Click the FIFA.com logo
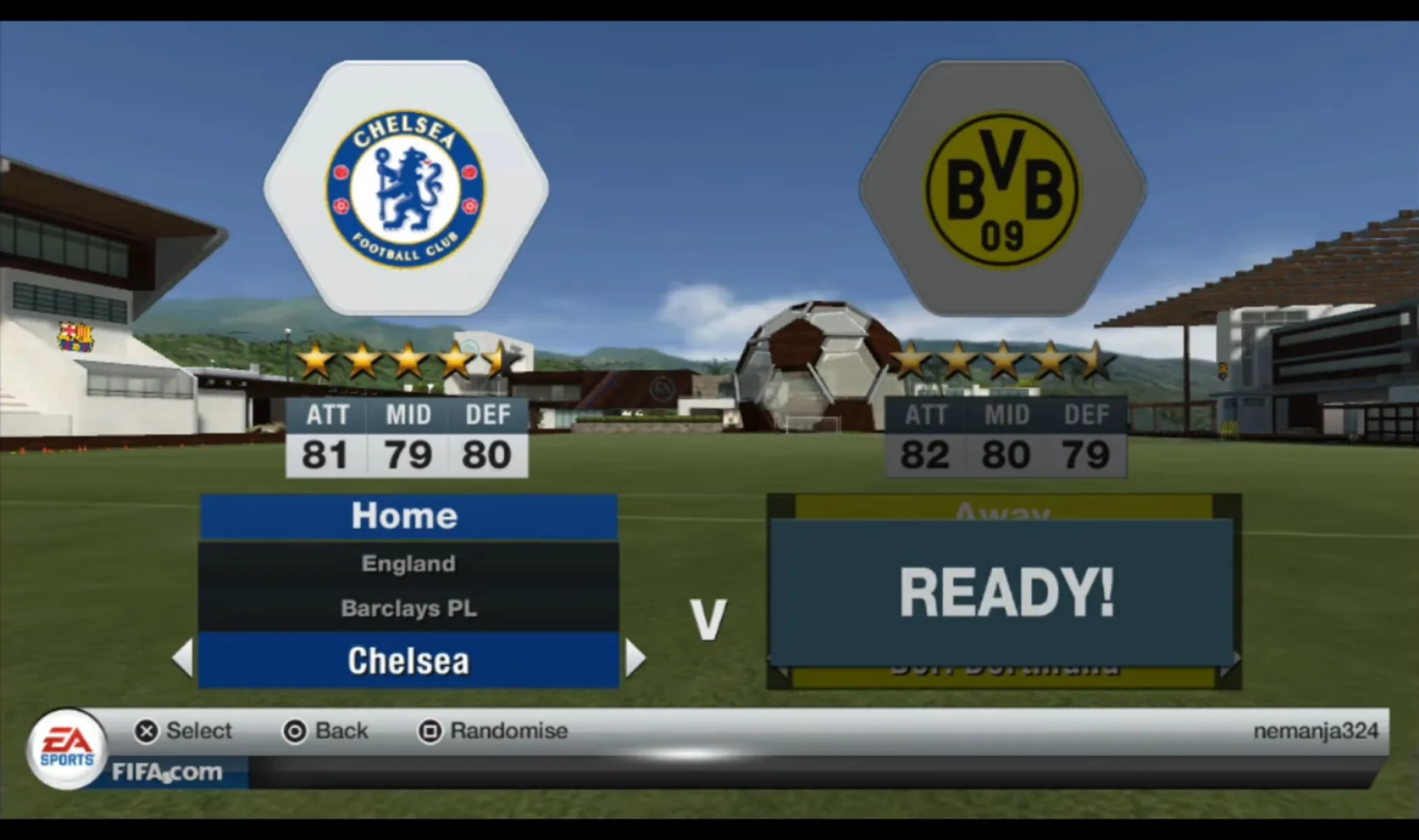 167,772
